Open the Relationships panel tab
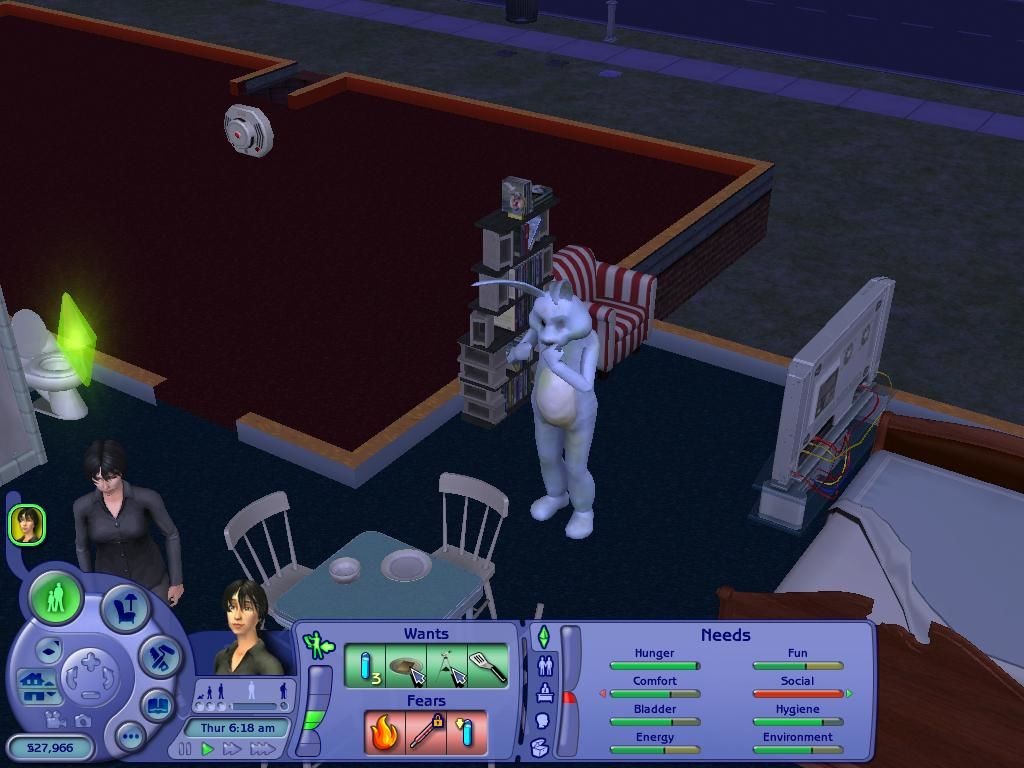 click(x=545, y=664)
